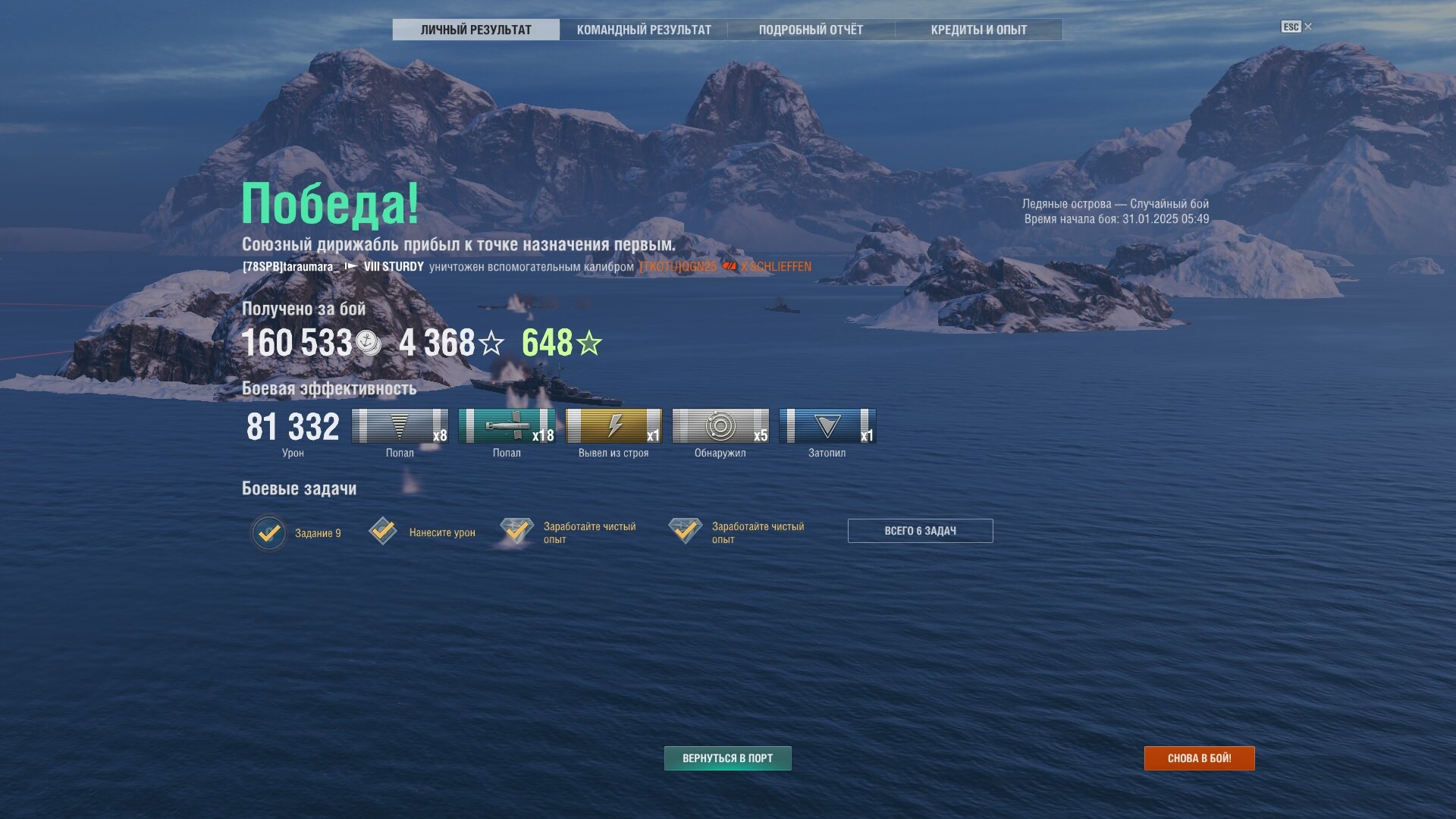Click ВЕРНУТЬСЯ В ПОРТ button

coord(727,758)
